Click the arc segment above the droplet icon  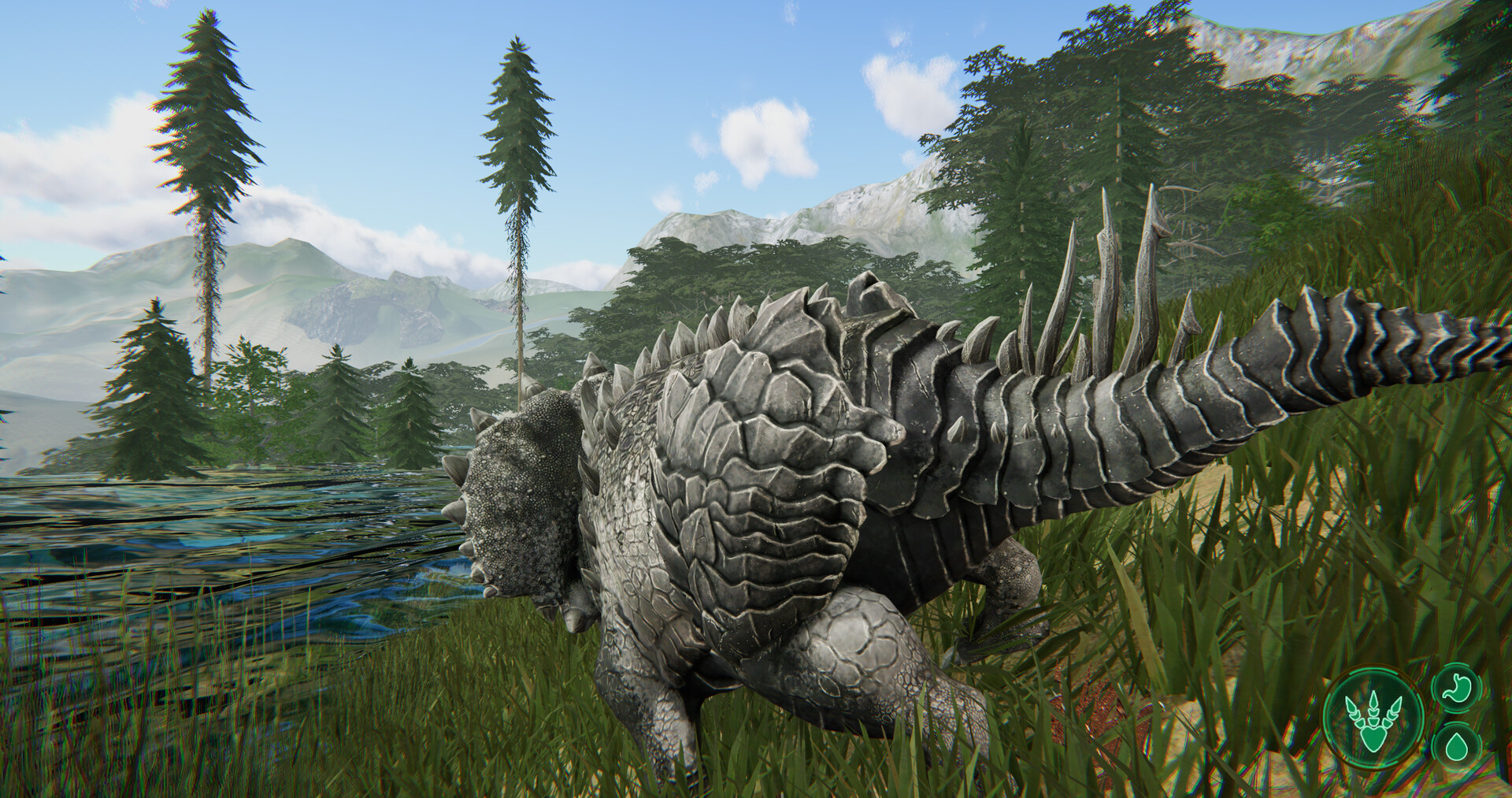pyautogui.click(x=1457, y=725)
